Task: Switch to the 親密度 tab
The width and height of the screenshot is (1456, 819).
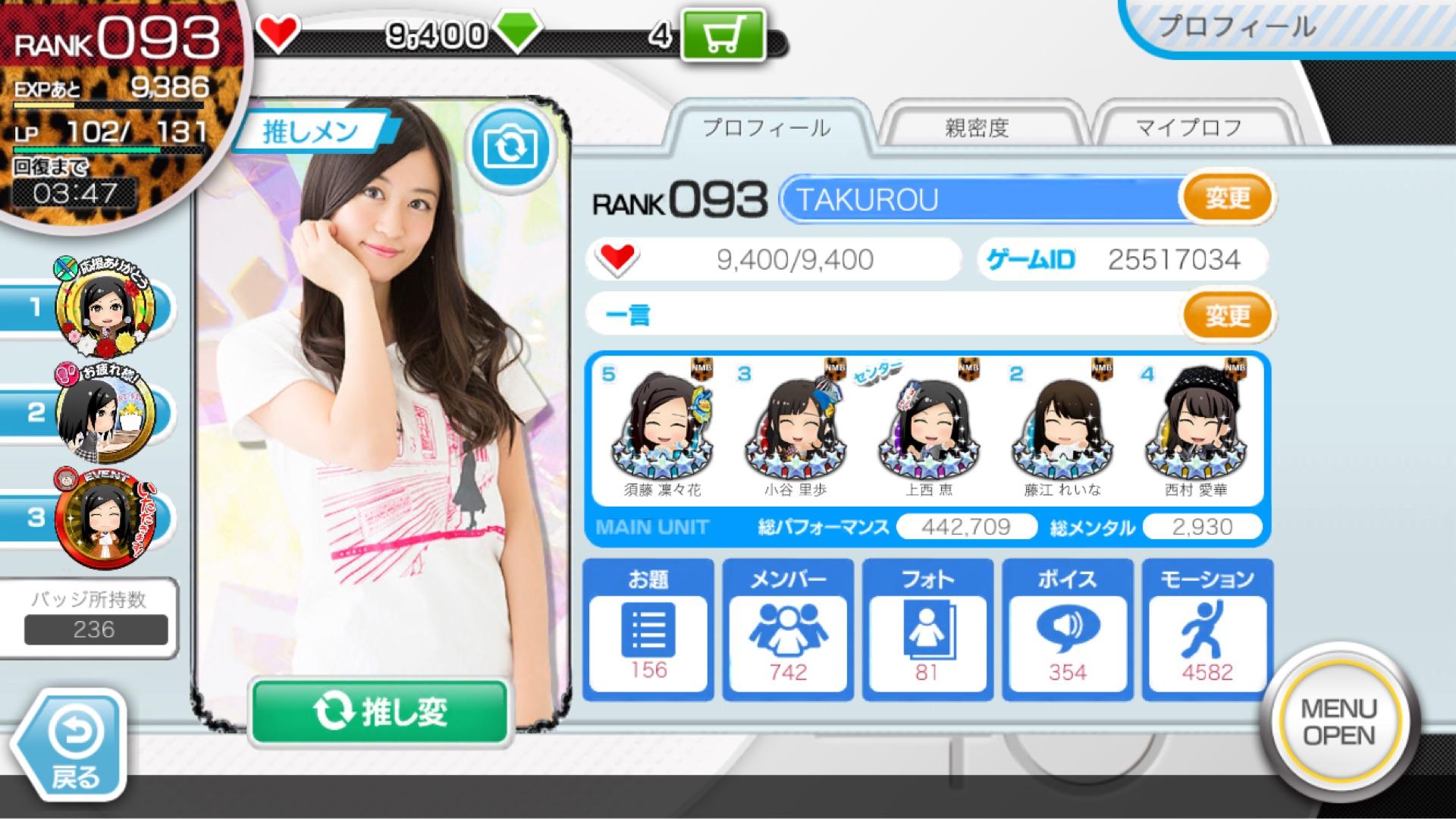Action: (x=977, y=127)
